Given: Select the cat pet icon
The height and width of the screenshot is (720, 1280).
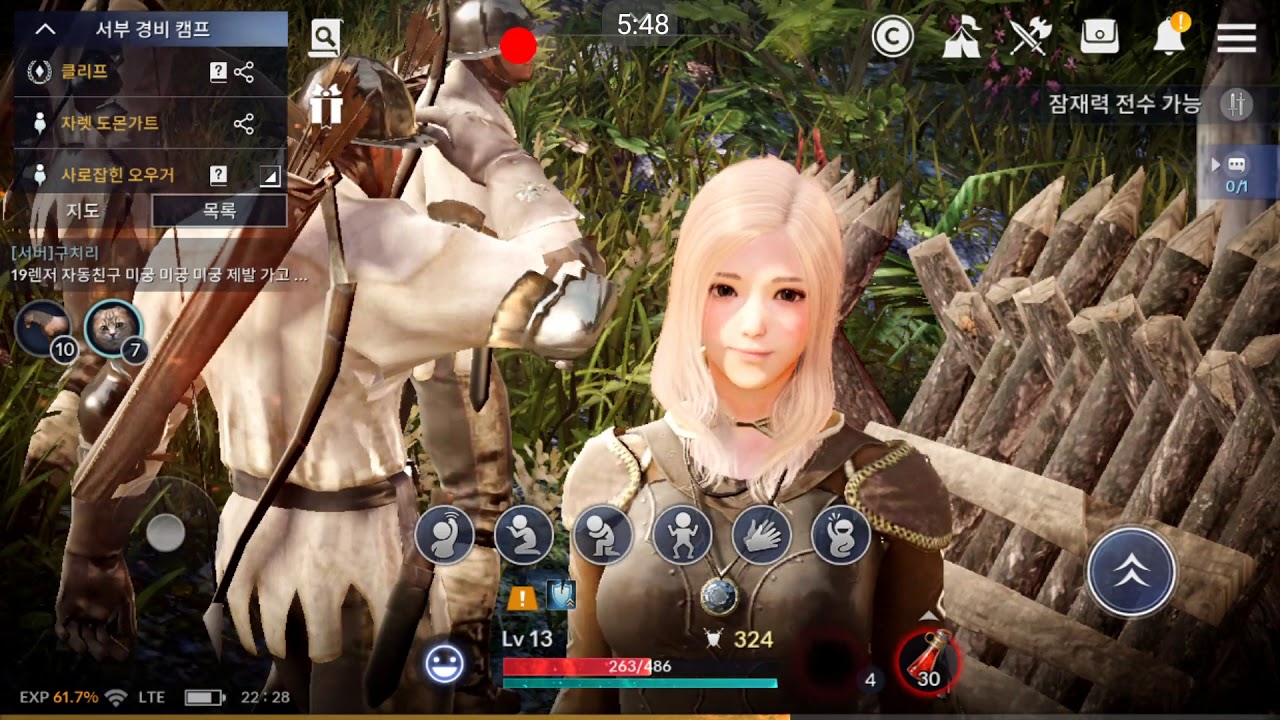Looking at the screenshot, I should (112, 327).
